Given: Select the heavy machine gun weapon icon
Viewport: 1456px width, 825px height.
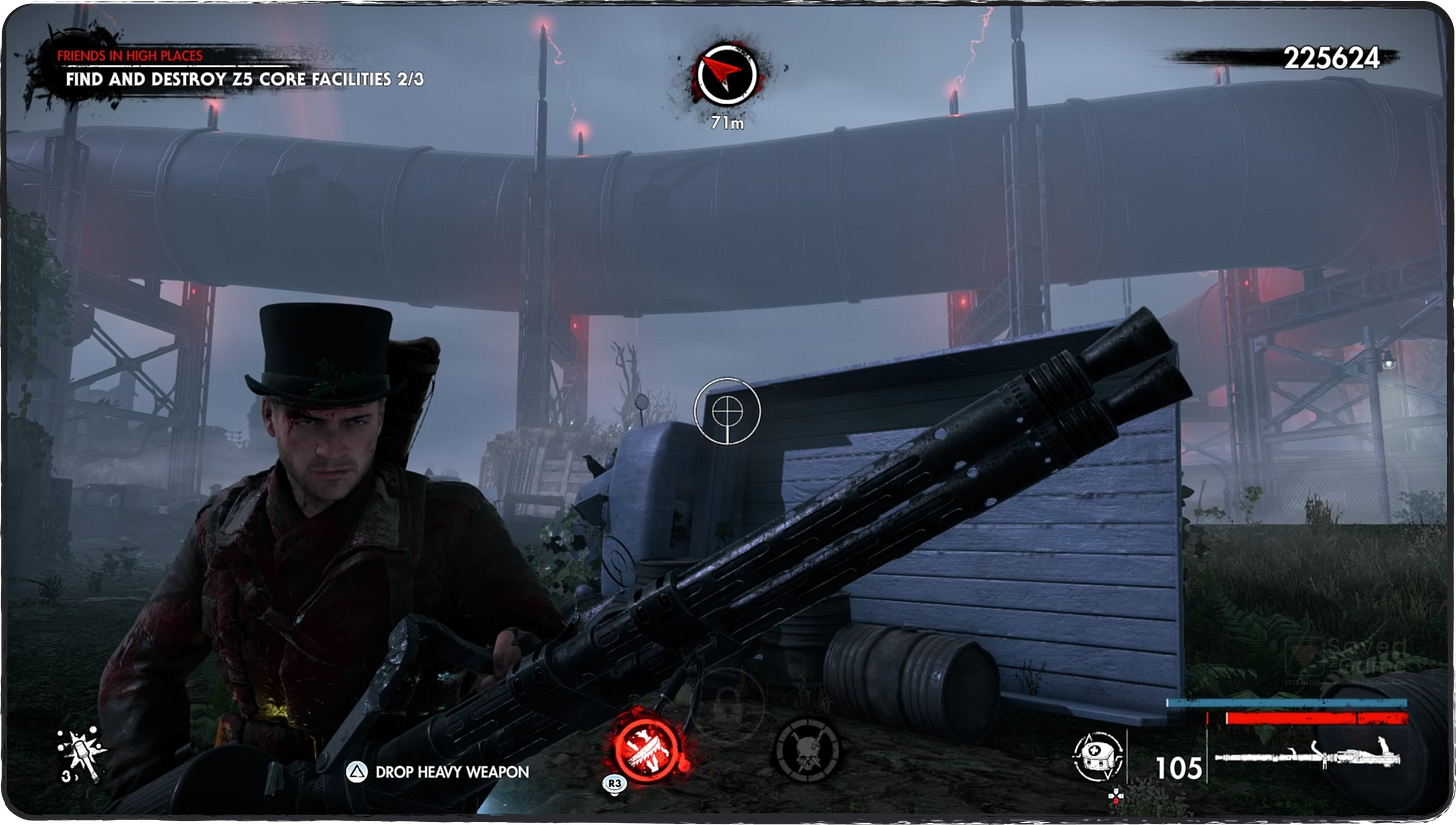Looking at the screenshot, I should click(x=1310, y=758).
